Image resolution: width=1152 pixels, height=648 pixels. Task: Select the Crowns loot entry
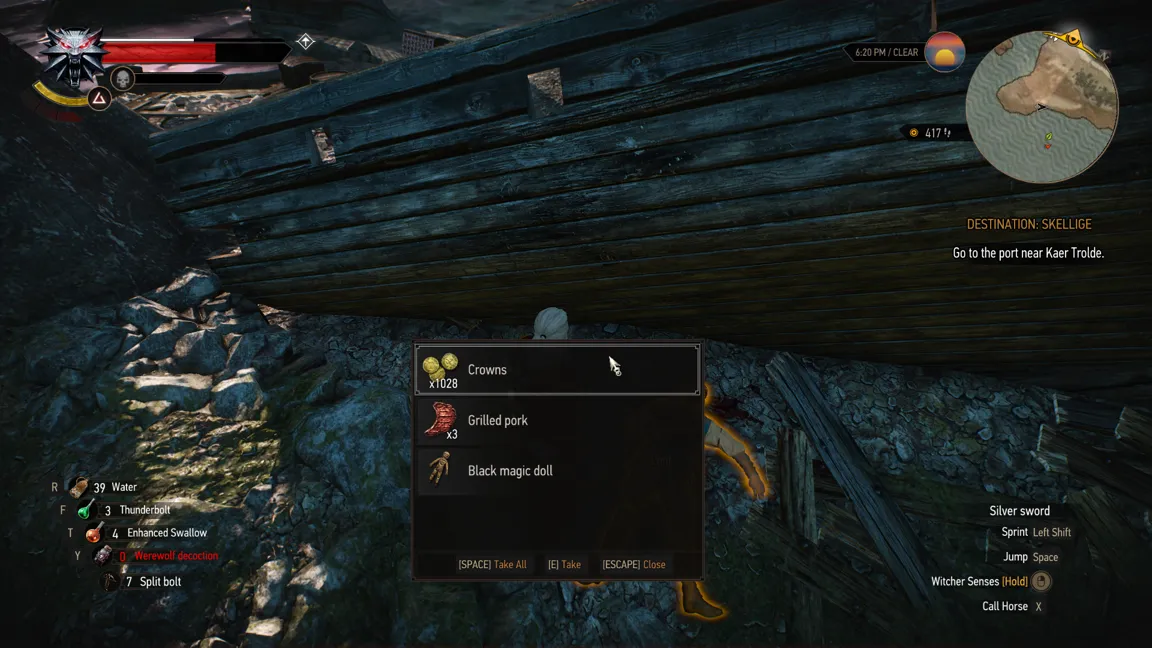click(557, 370)
